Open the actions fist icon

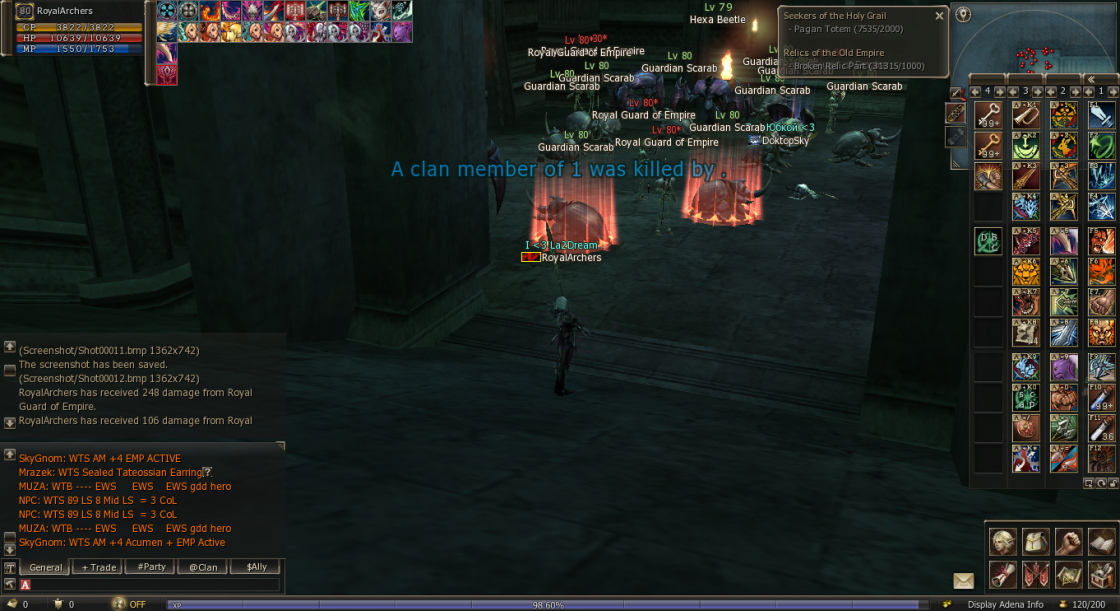point(1069,541)
